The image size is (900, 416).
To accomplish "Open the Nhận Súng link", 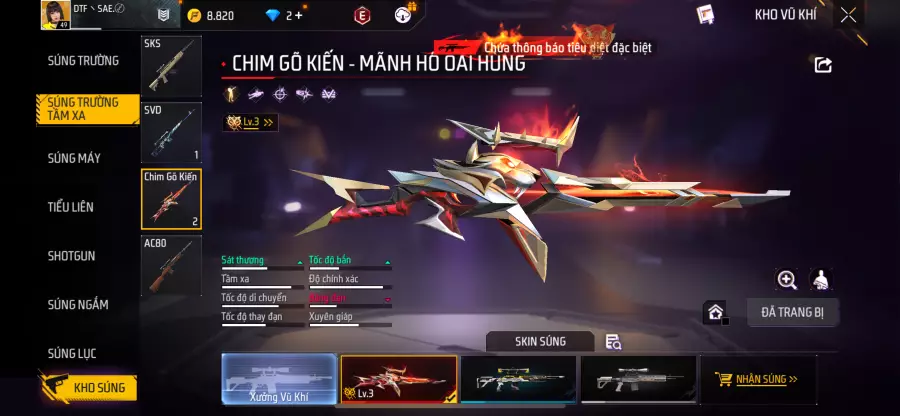I will (x=757, y=379).
